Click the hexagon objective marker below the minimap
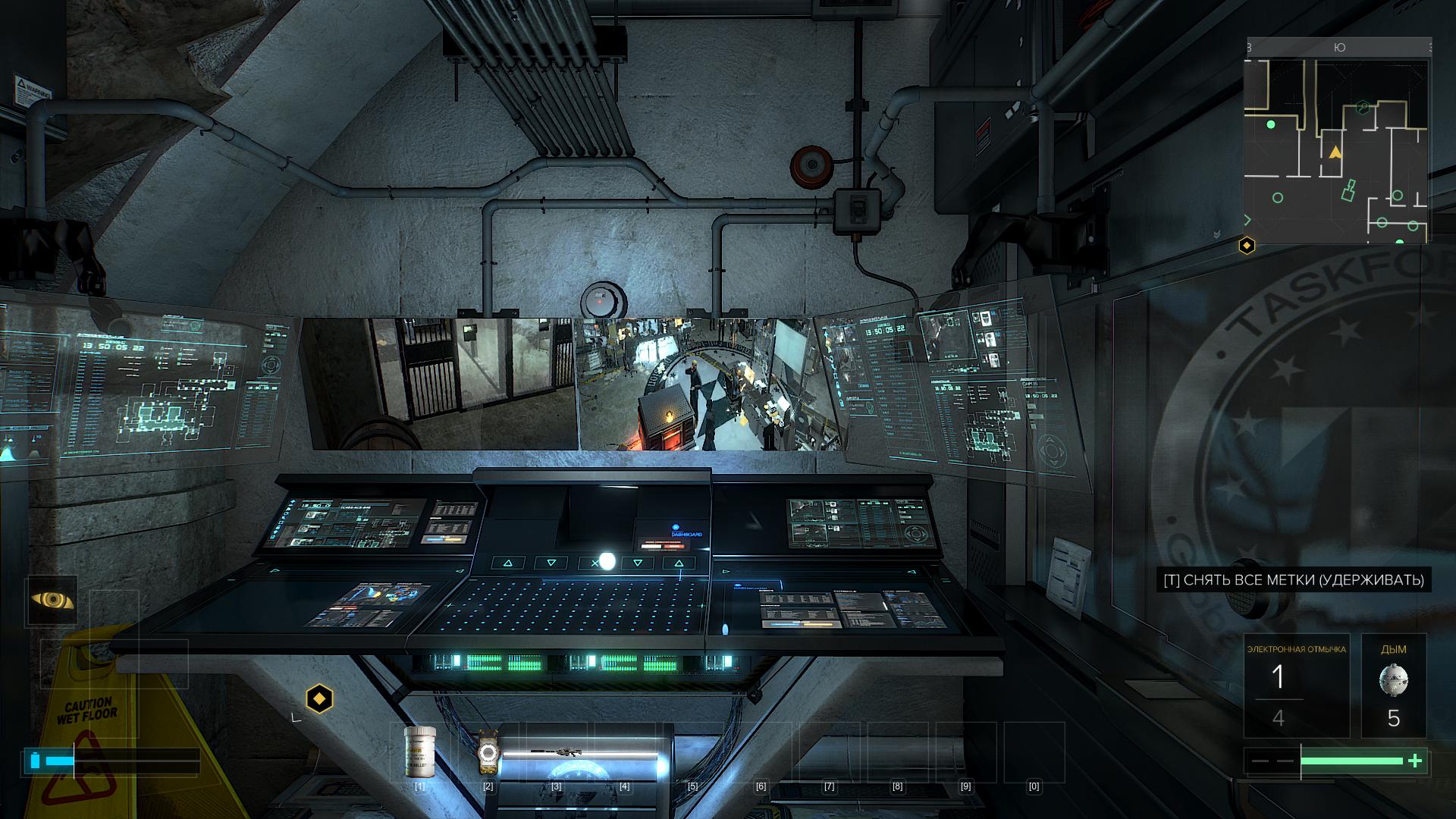1456x819 pixels. [x=1247, y=245]
